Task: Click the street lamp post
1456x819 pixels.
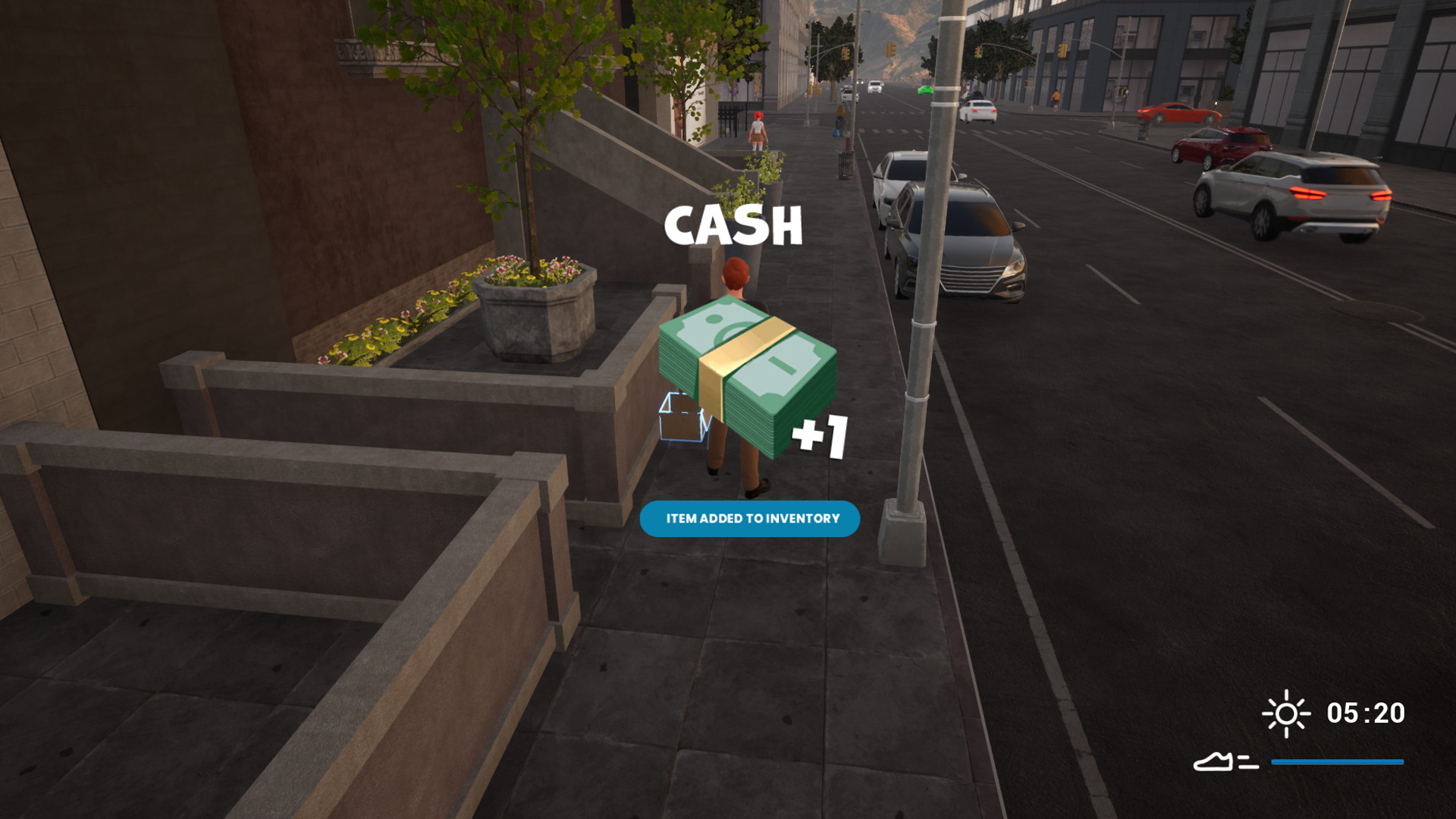Action: (x=921, y=341)
